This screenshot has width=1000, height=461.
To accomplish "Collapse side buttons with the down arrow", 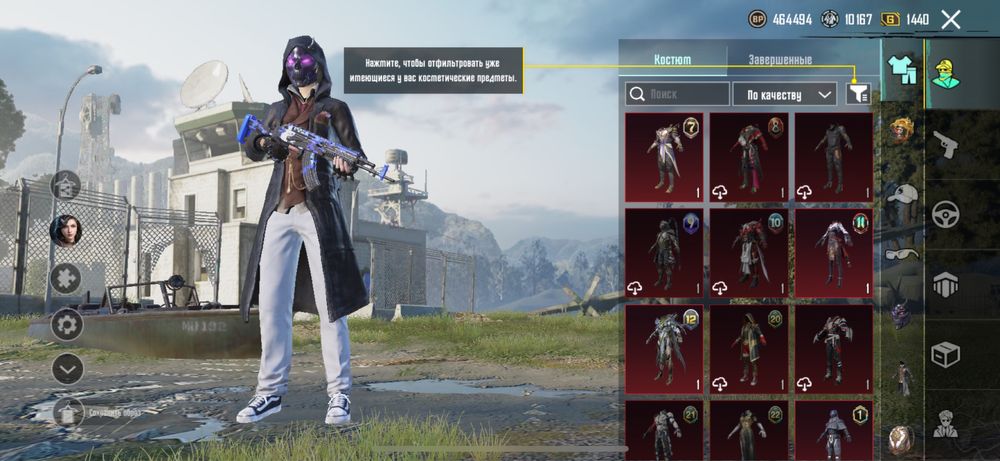I will 67,369.
